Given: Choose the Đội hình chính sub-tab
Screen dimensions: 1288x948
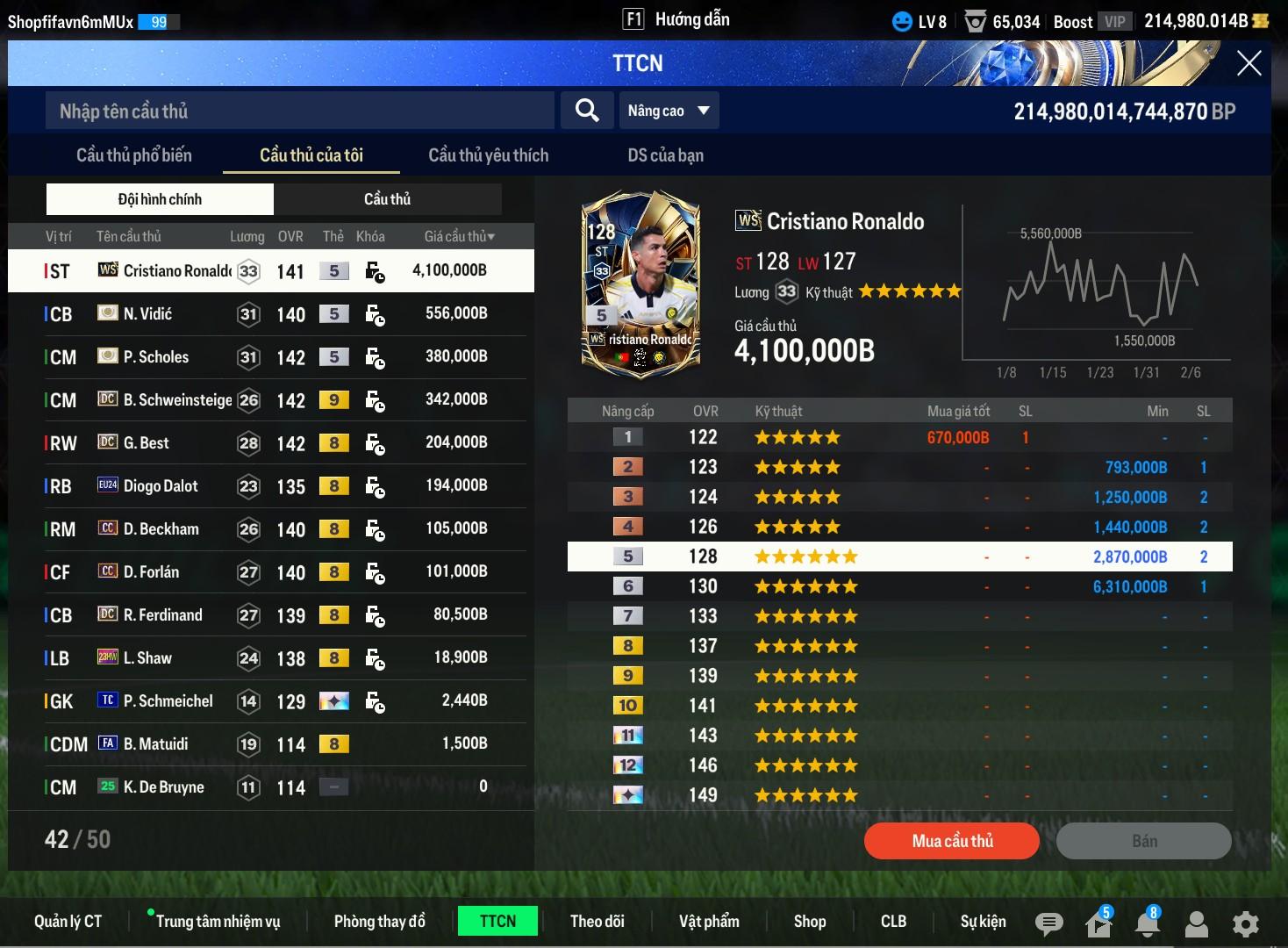Looking at the screenshot, I should tap(160, 199).
